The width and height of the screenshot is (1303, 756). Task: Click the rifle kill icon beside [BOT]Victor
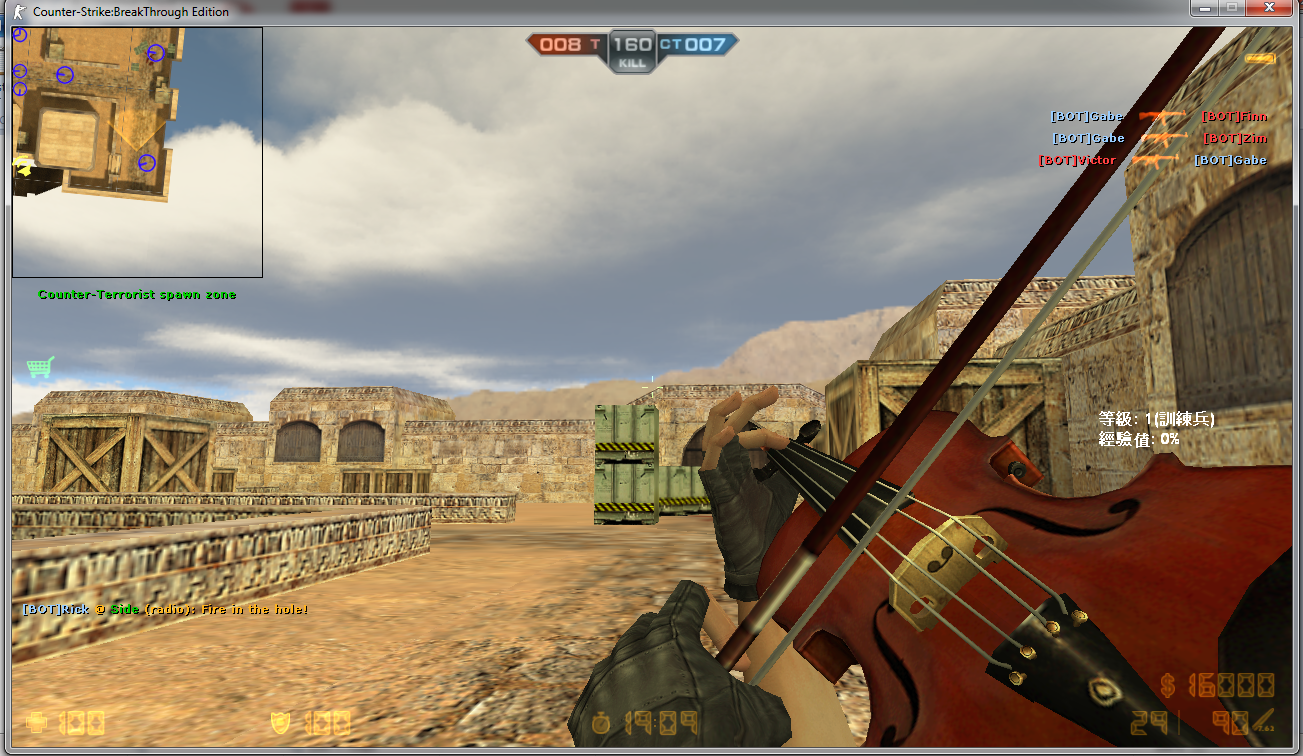click(1155, 160)
